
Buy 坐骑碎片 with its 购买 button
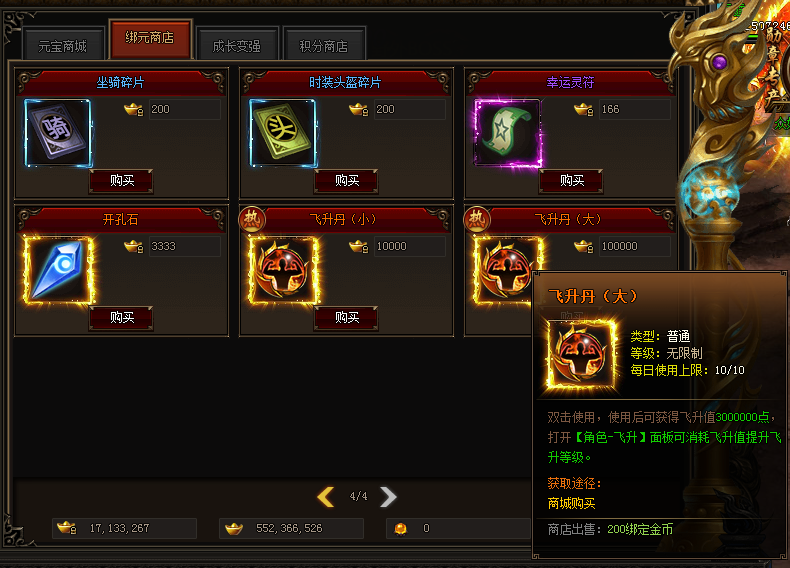pos(122,181)
